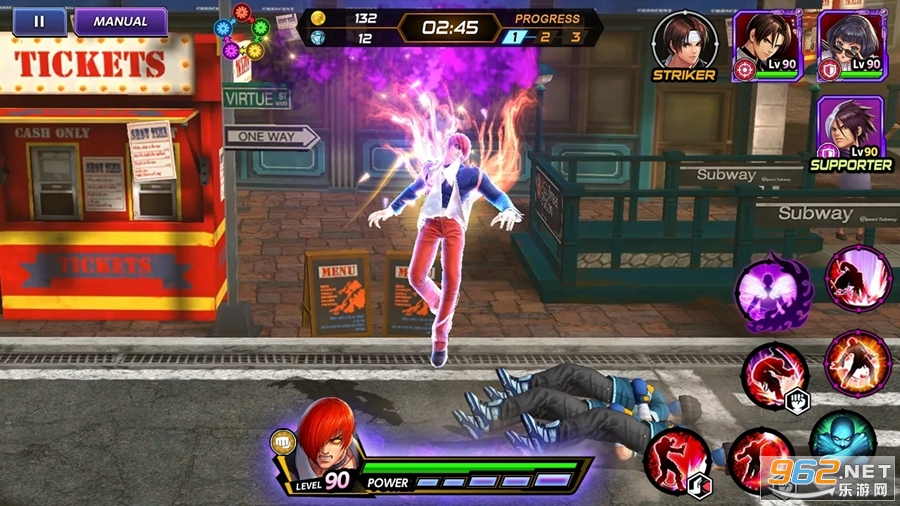Image resolution: width=900 pixels, height=506 pixels.
Task: Use the basic attack with red-square badge
Action: pos(677,462)
